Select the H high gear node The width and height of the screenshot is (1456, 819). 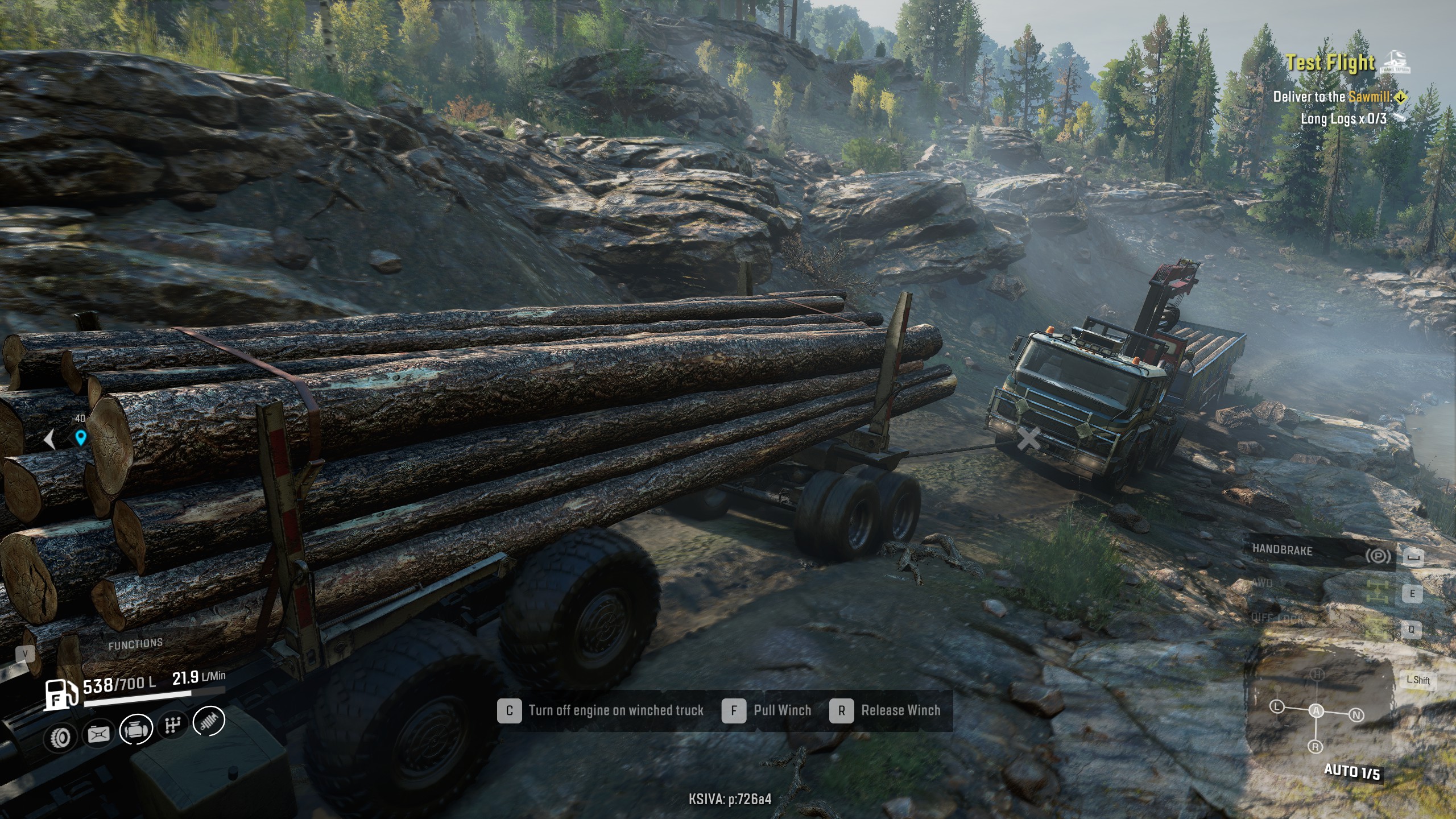point(1317,675)
